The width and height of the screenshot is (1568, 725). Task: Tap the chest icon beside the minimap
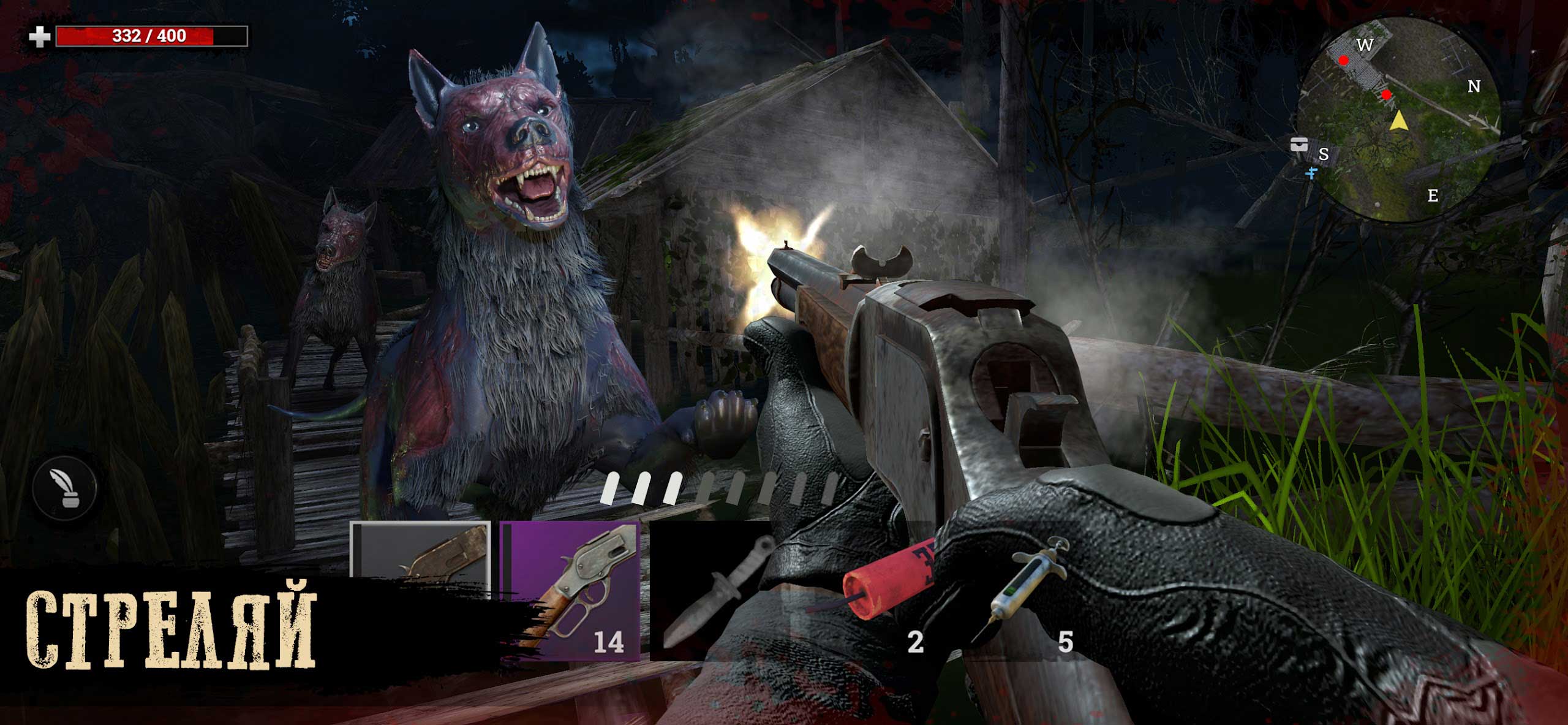click(1299, 145)
